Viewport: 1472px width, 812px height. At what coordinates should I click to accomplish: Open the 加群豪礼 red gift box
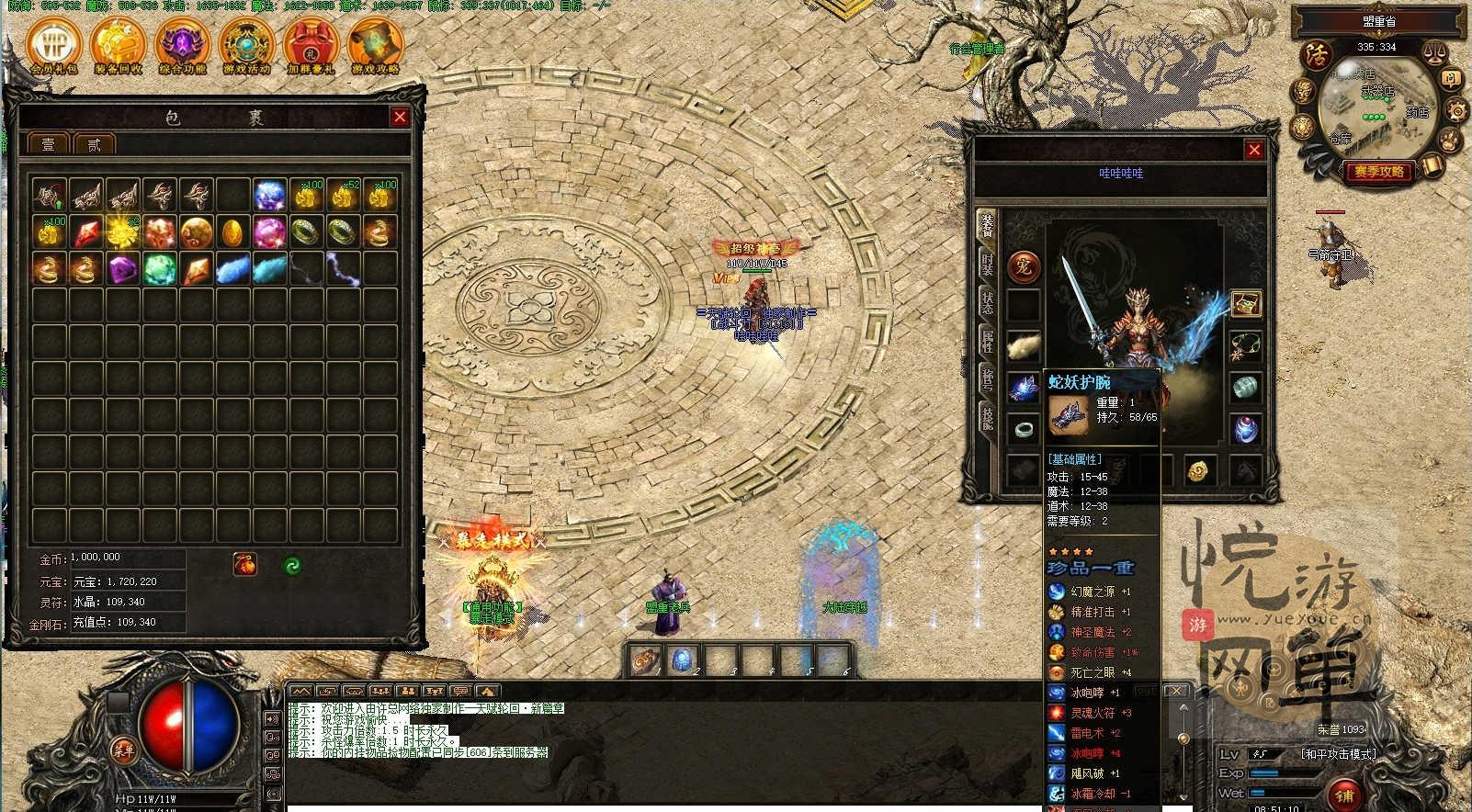tap(311, 45)
